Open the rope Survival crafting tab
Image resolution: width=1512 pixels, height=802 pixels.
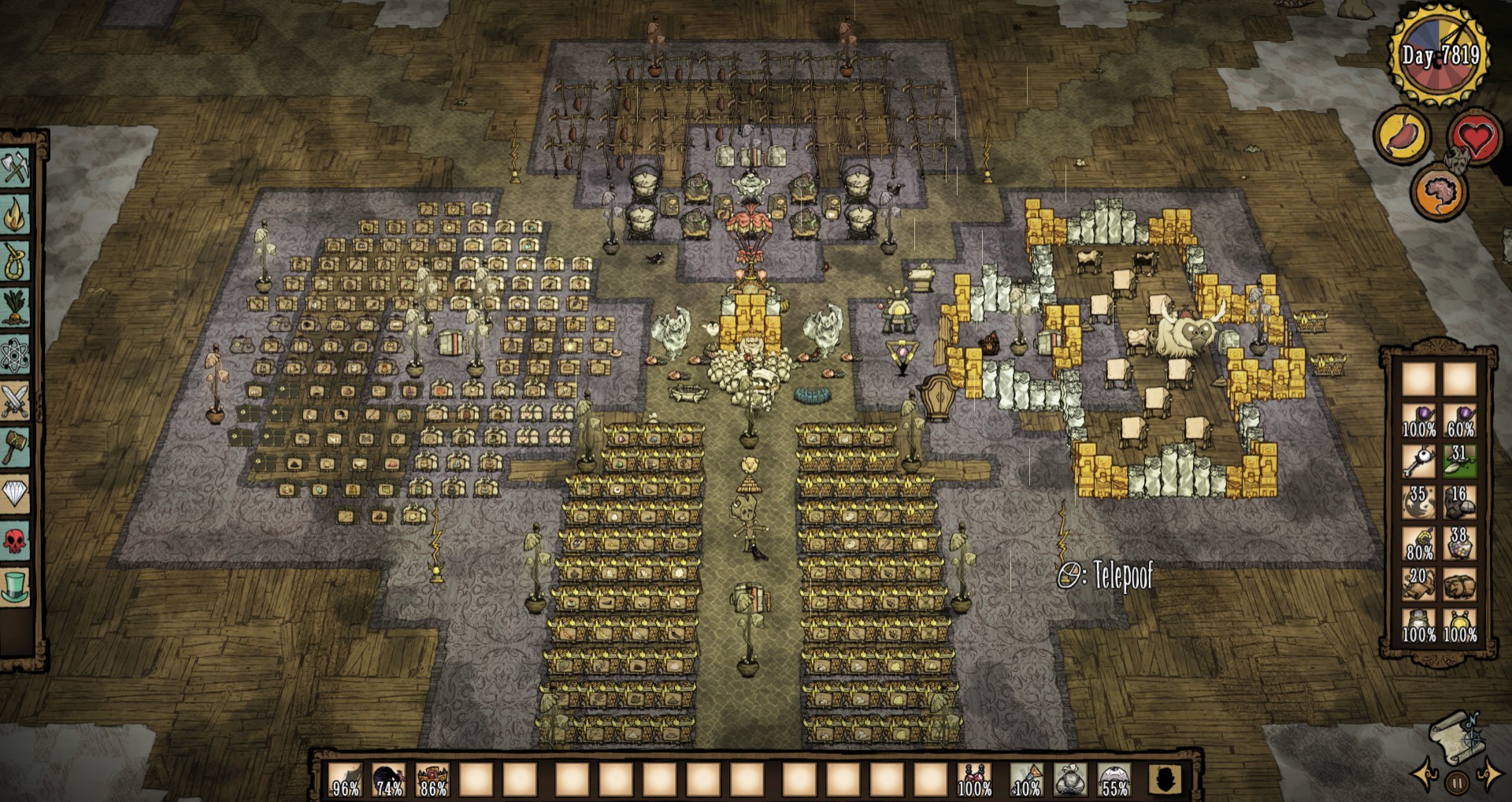(16, 261)
